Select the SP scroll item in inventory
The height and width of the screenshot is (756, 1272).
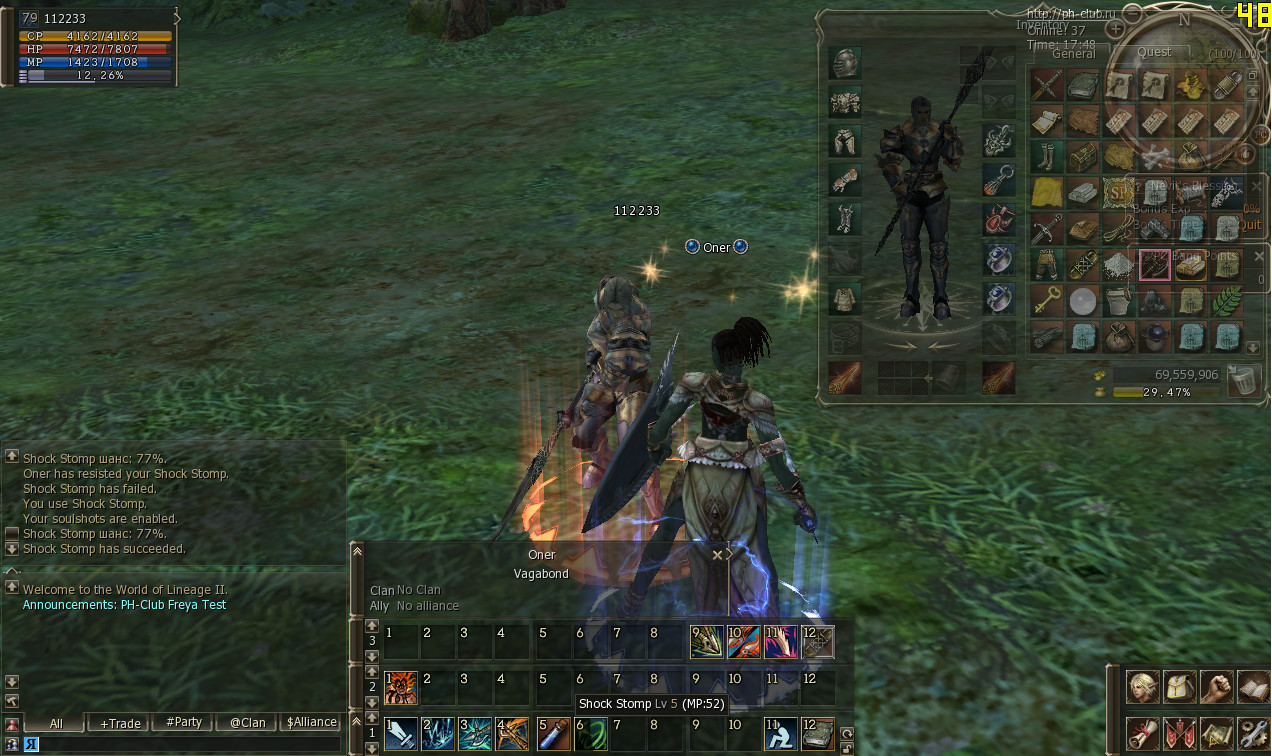(x=1117, y=190)
